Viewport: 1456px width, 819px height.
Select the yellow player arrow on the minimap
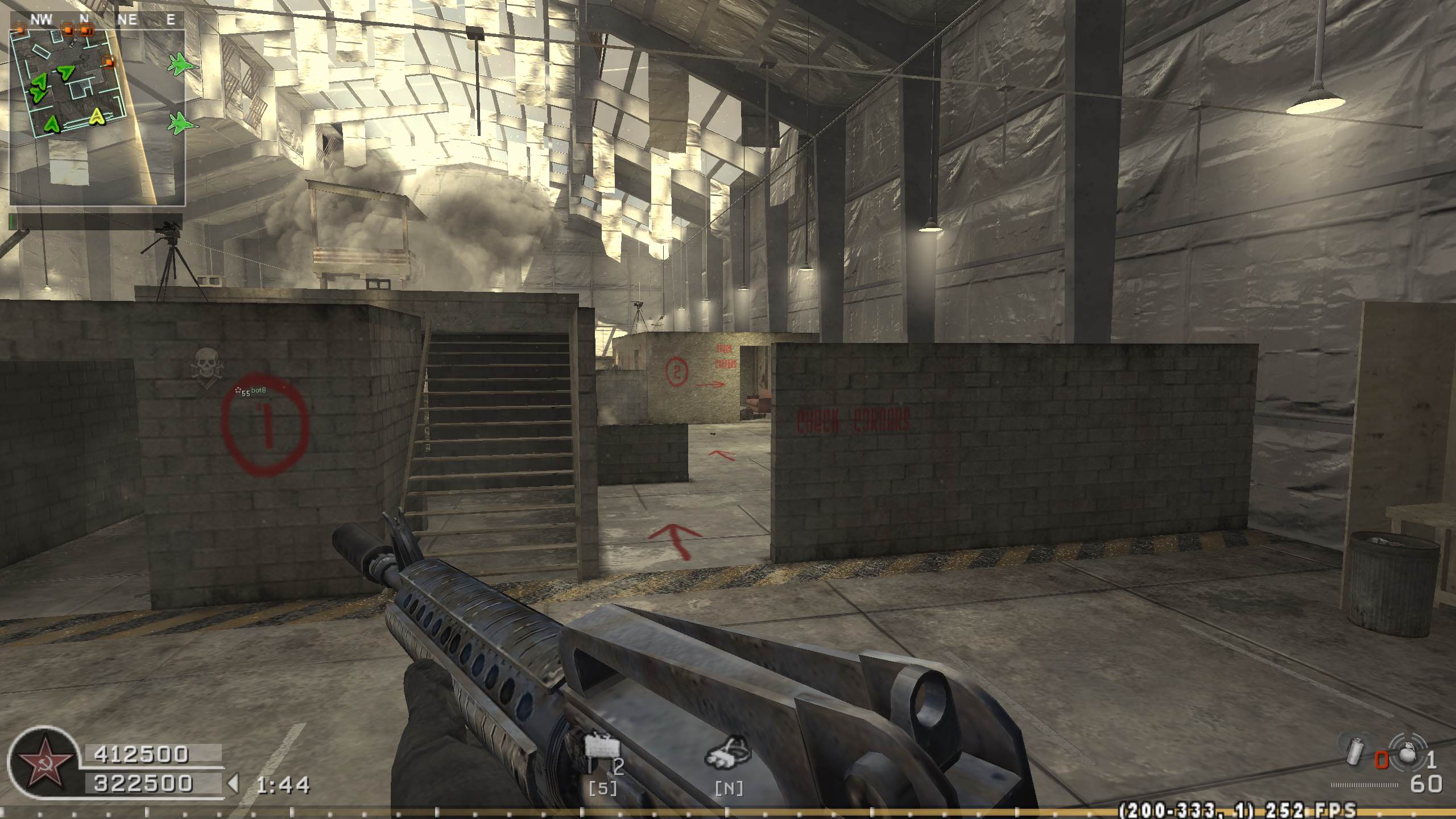(x=98, y=117)
